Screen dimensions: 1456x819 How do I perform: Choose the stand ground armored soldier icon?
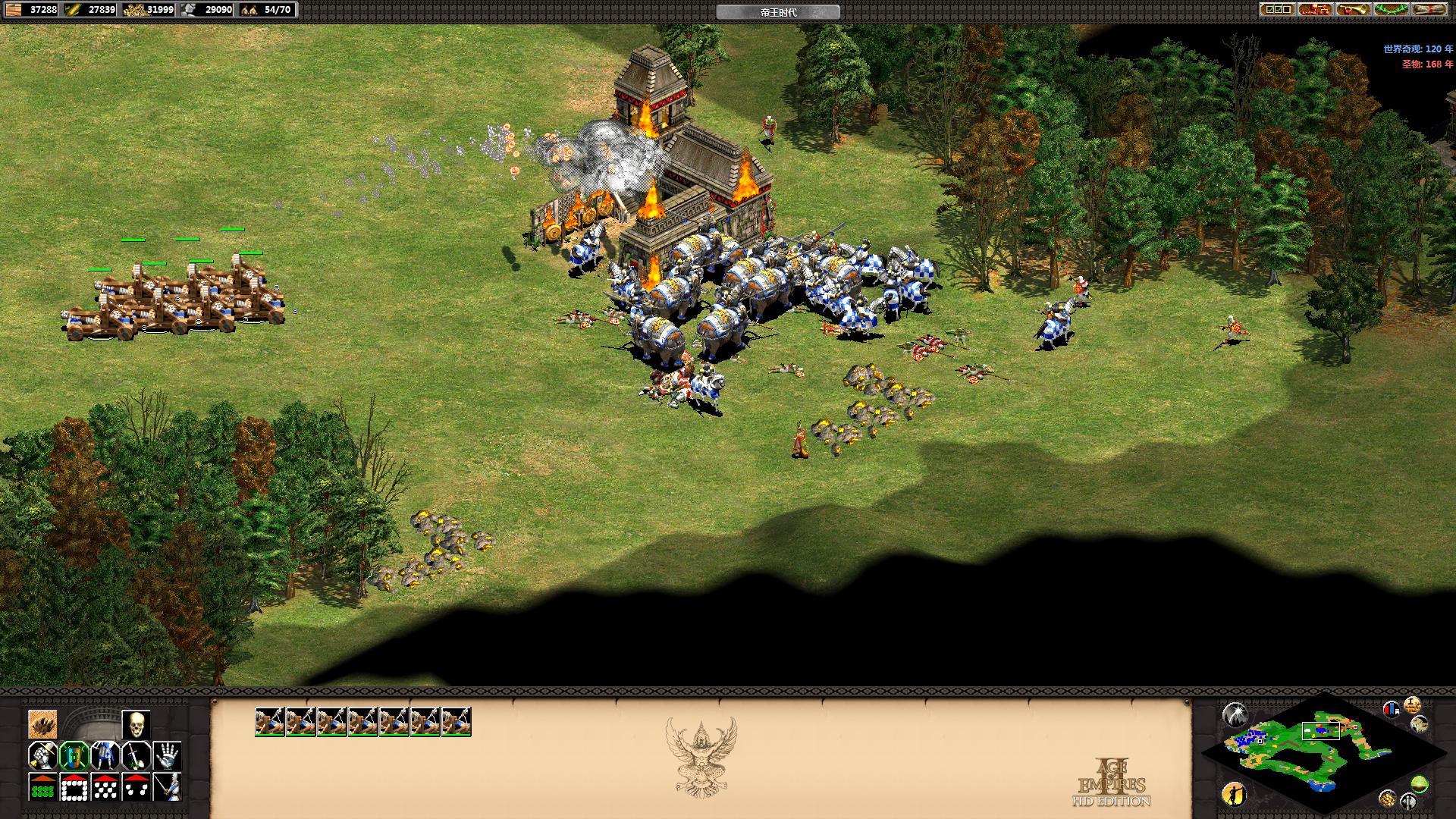(105, 756)
